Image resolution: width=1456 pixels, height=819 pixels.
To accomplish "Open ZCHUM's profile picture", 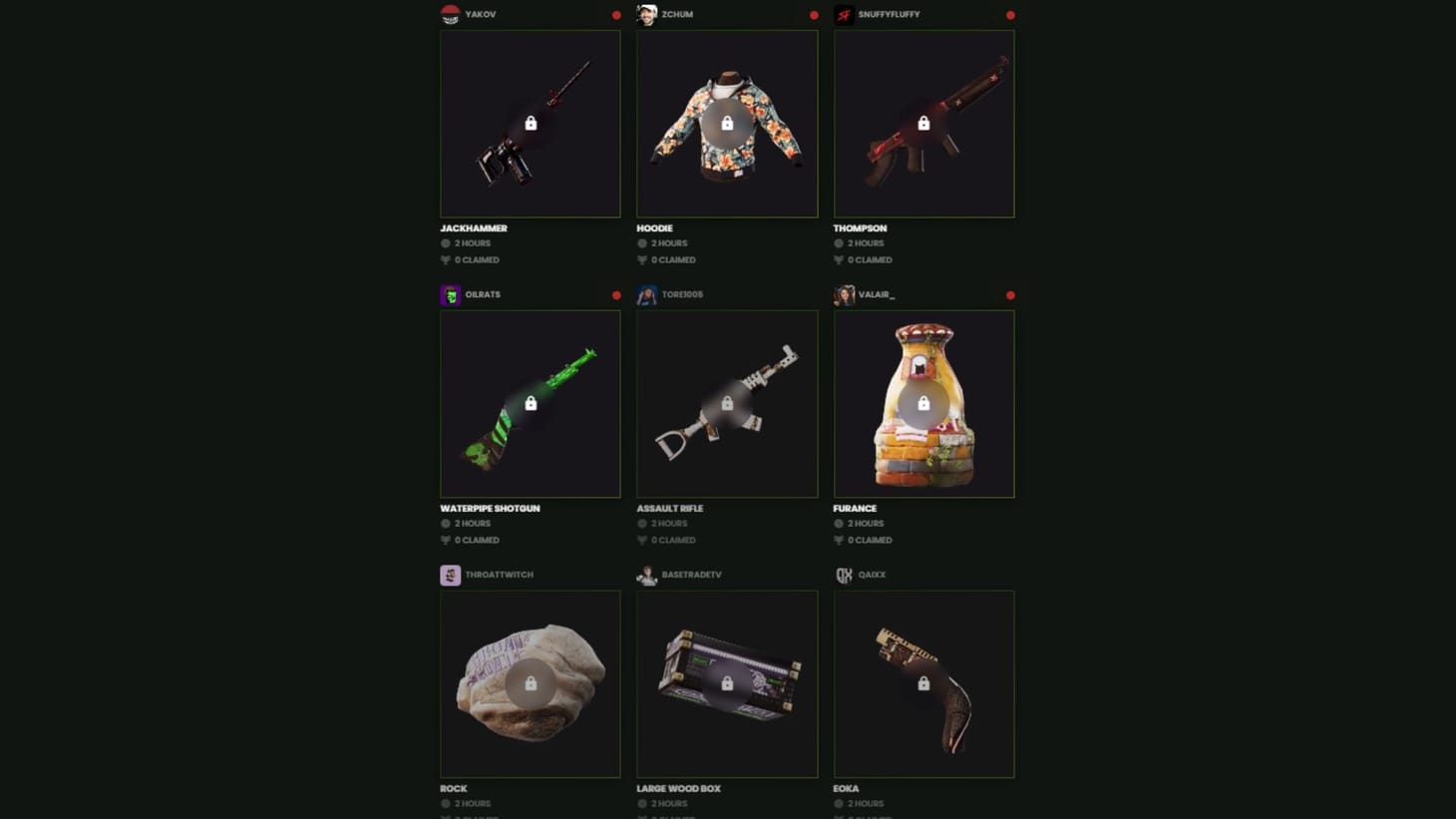I will pos(649,14).
